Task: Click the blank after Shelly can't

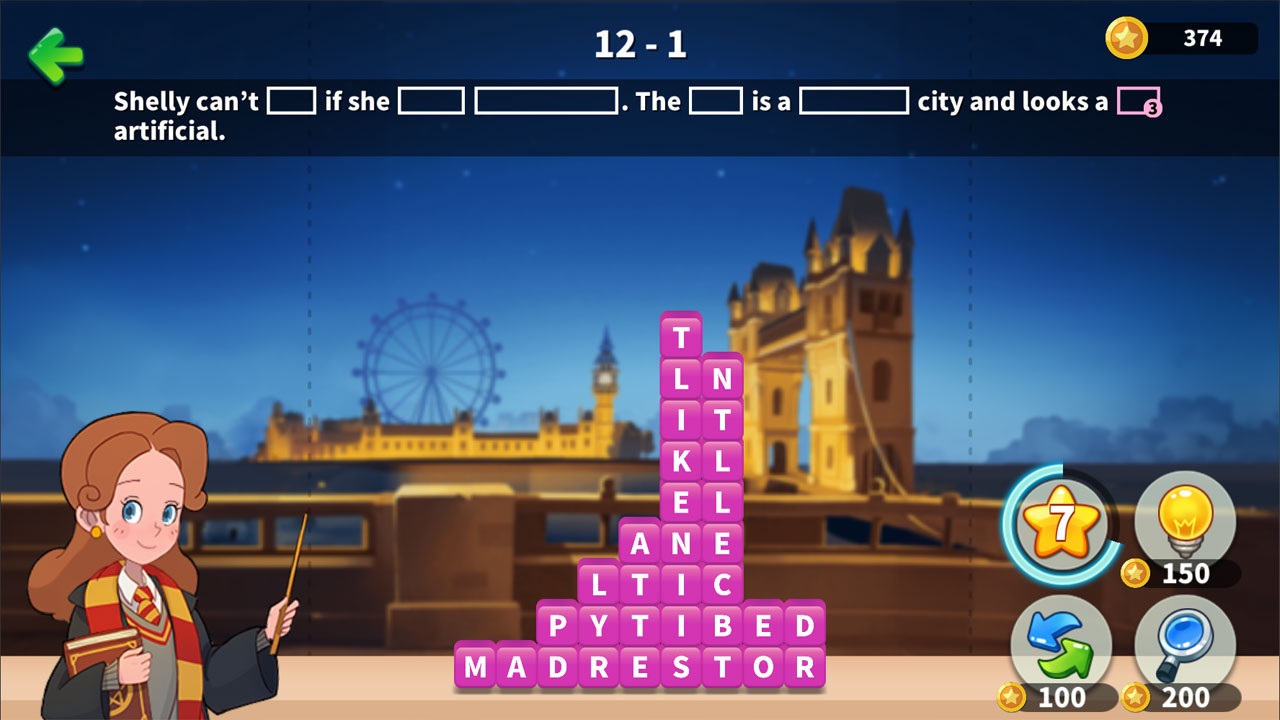Action: click(x=291, y=101)
